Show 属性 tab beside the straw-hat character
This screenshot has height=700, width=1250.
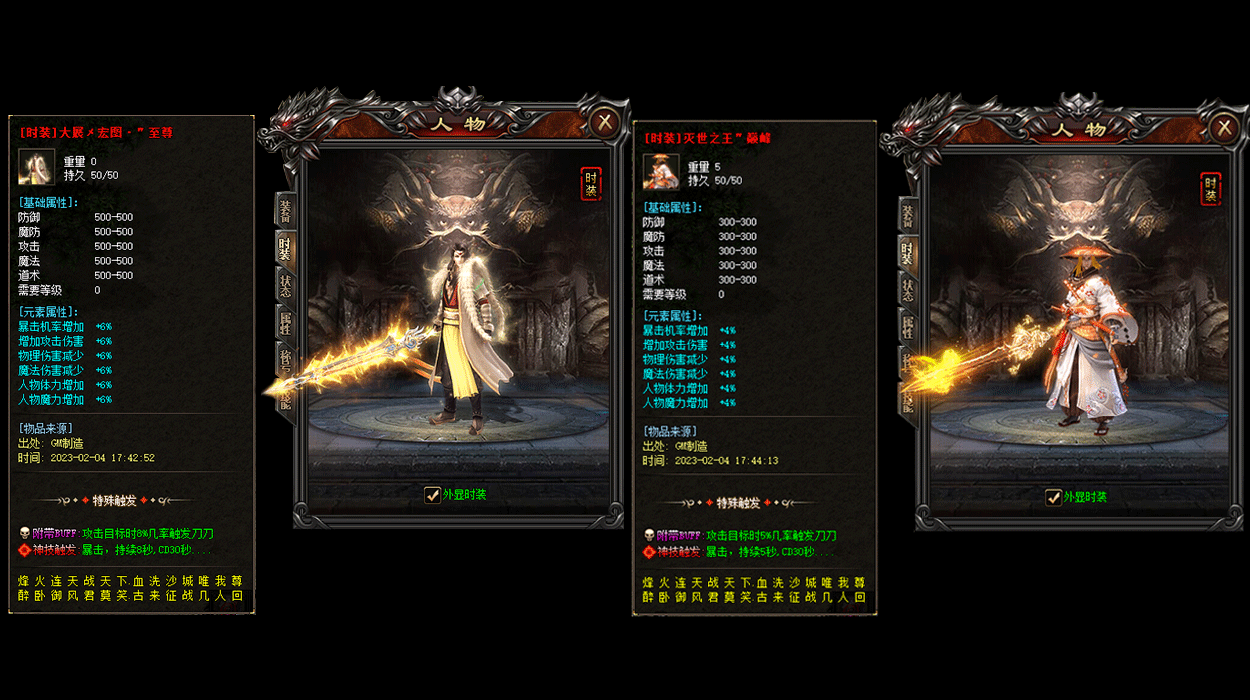(x=907, y=327)
